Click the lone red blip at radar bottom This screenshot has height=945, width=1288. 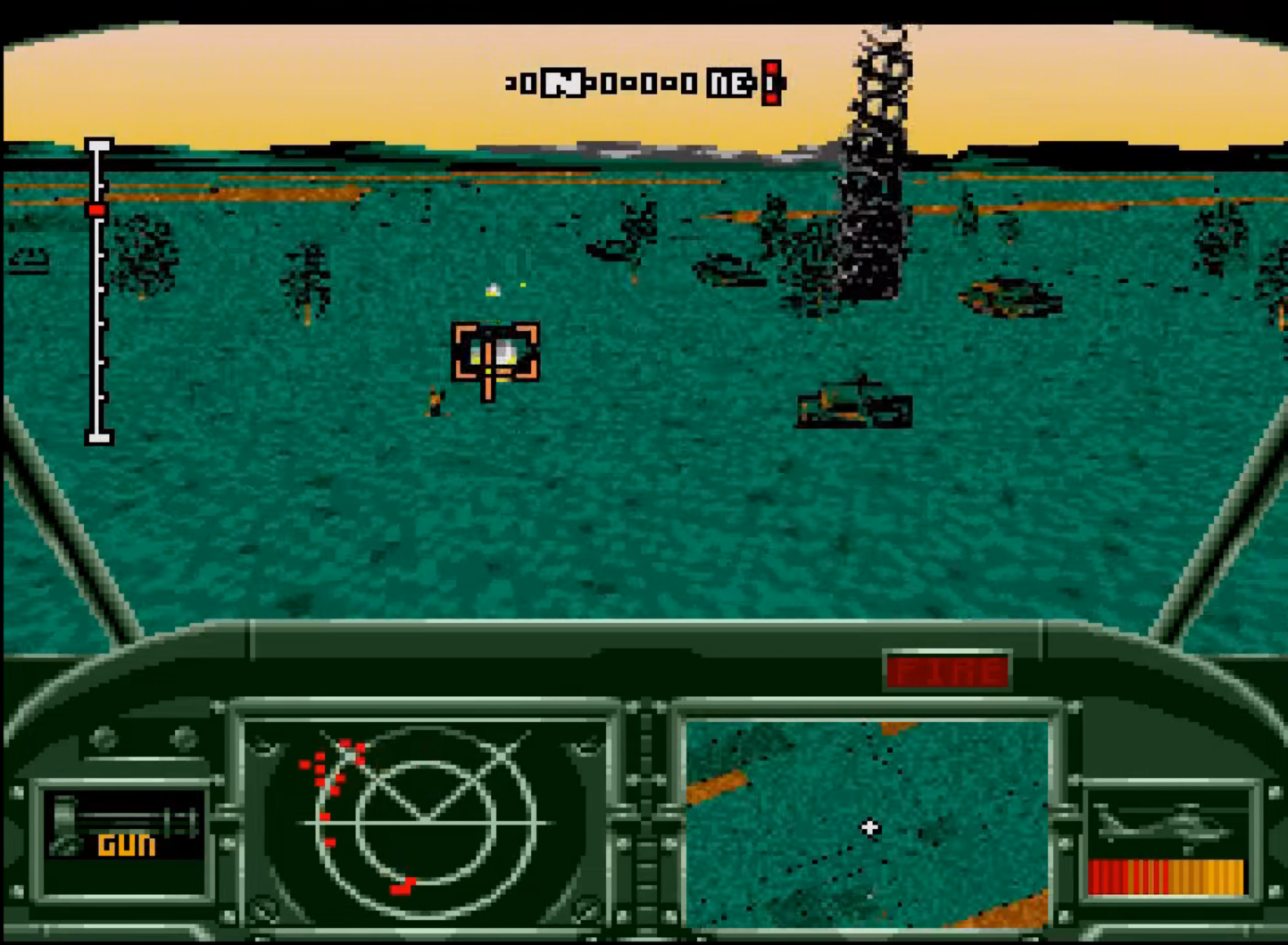click(x=403, y=884)
